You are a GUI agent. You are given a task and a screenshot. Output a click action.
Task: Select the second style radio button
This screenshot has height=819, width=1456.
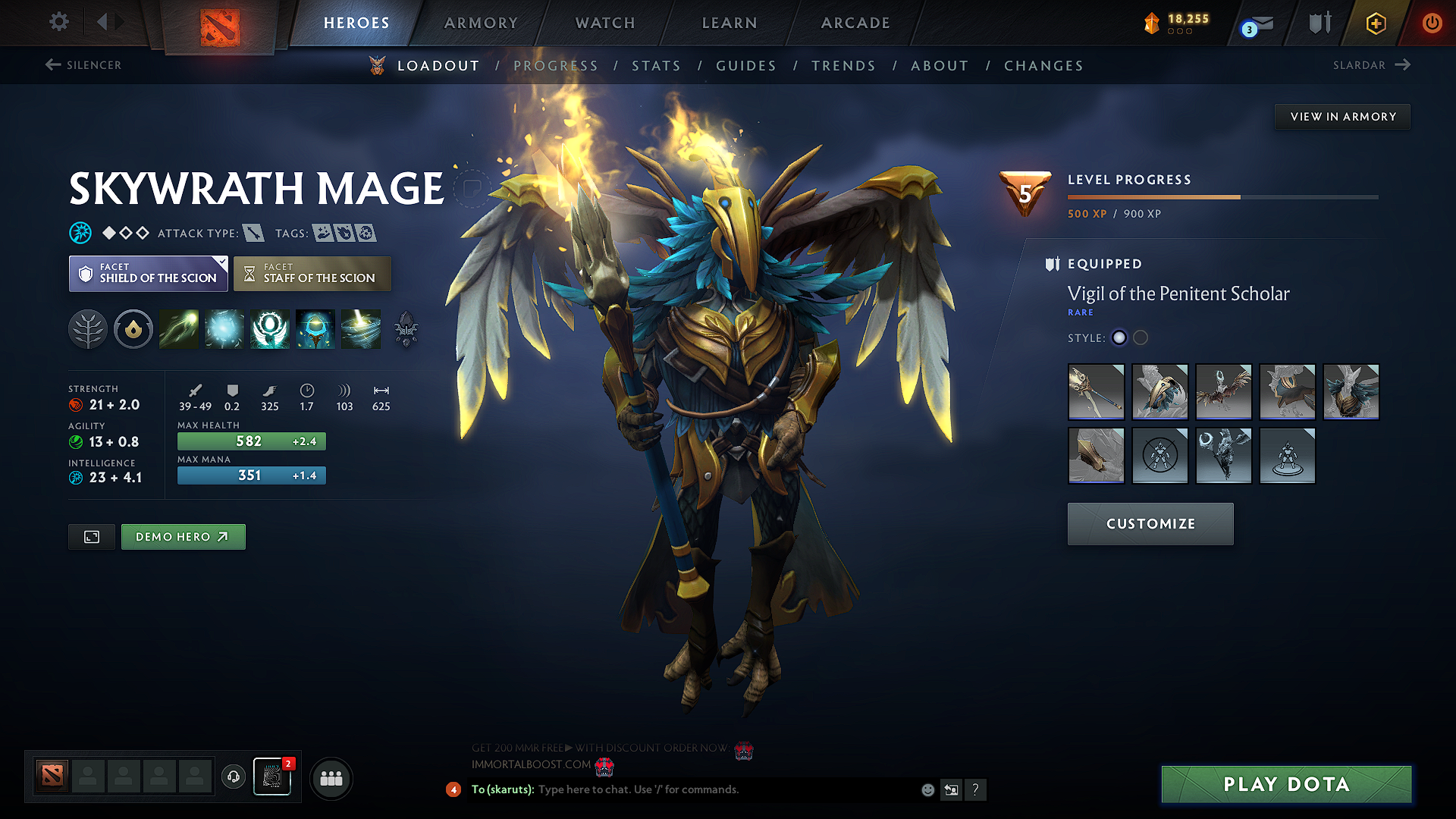pyautogui.click(x=1140, y=338)
